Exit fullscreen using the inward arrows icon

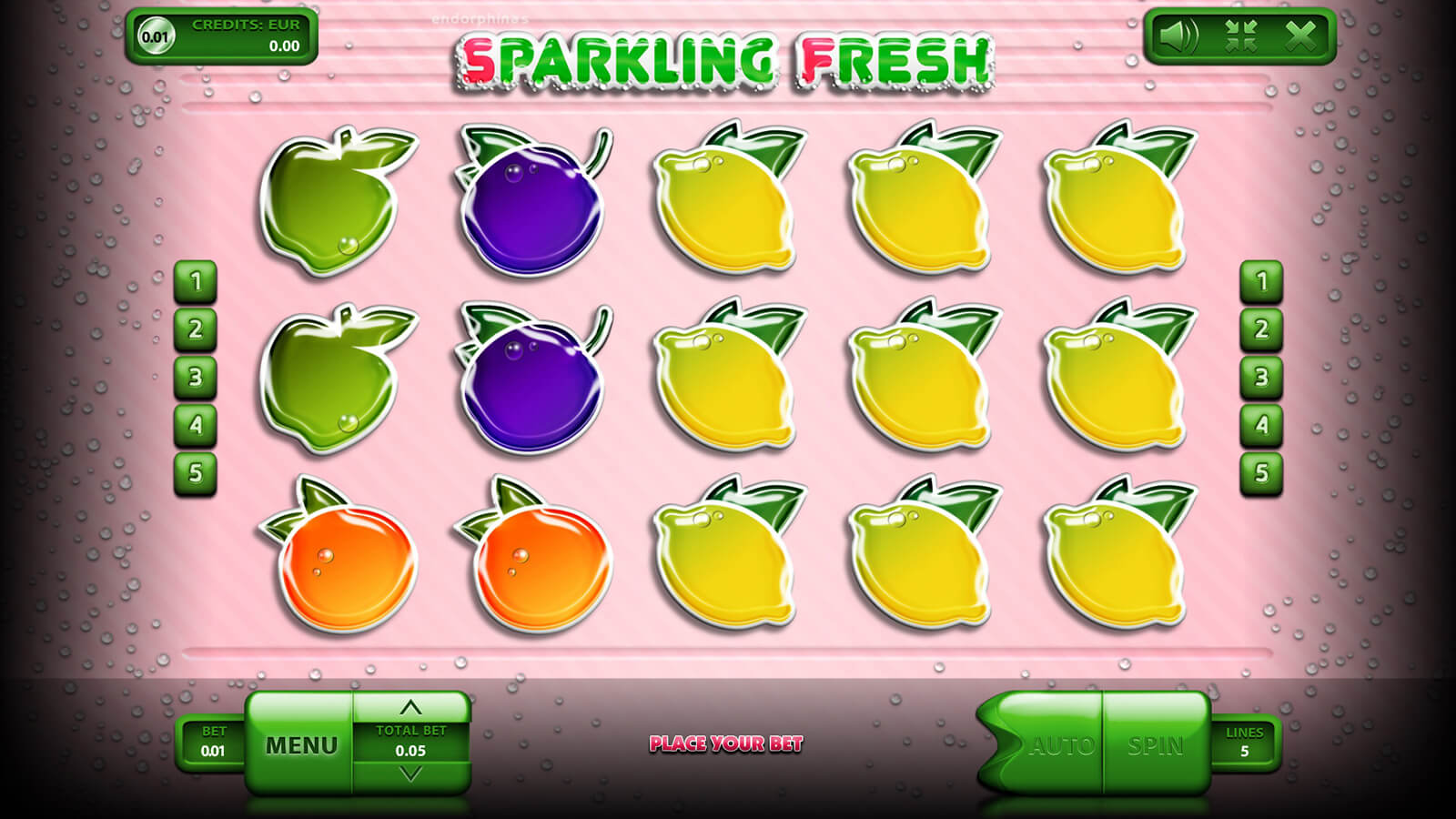1240,36
